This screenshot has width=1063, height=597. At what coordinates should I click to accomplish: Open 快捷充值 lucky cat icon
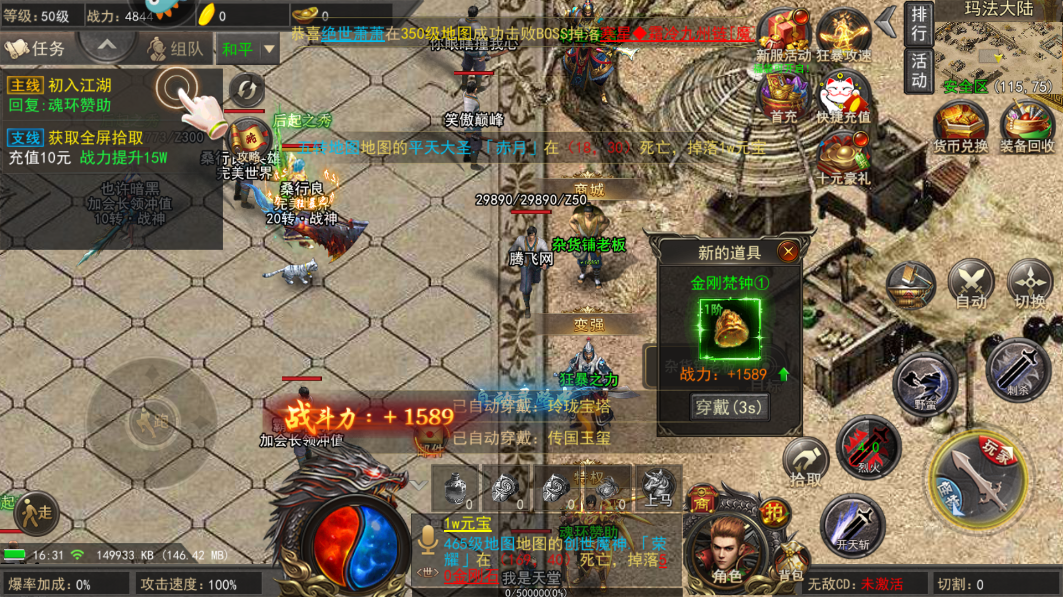(x=844, y=97)
